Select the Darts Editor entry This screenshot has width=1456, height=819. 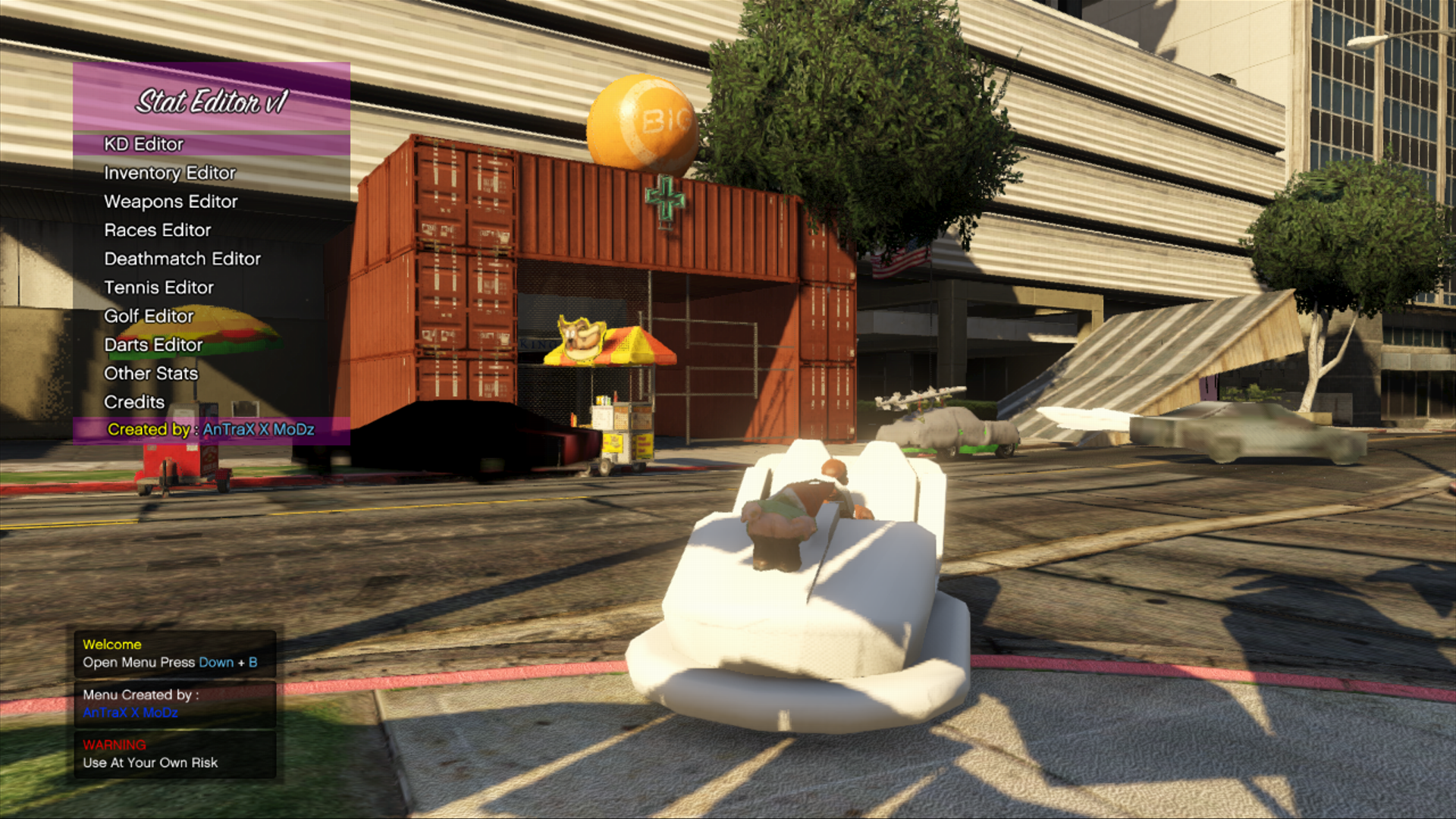[x=153, y=345]
